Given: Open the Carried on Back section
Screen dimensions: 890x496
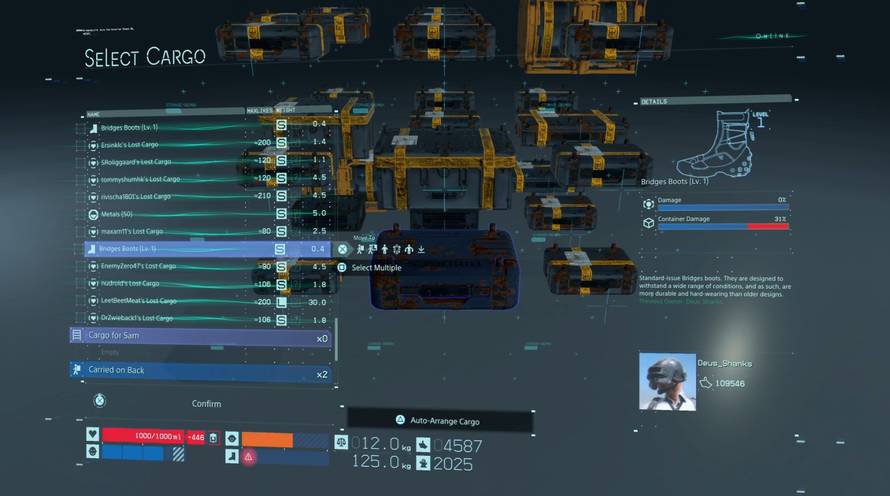Looking at the screenshot, I should pos(200,371).
